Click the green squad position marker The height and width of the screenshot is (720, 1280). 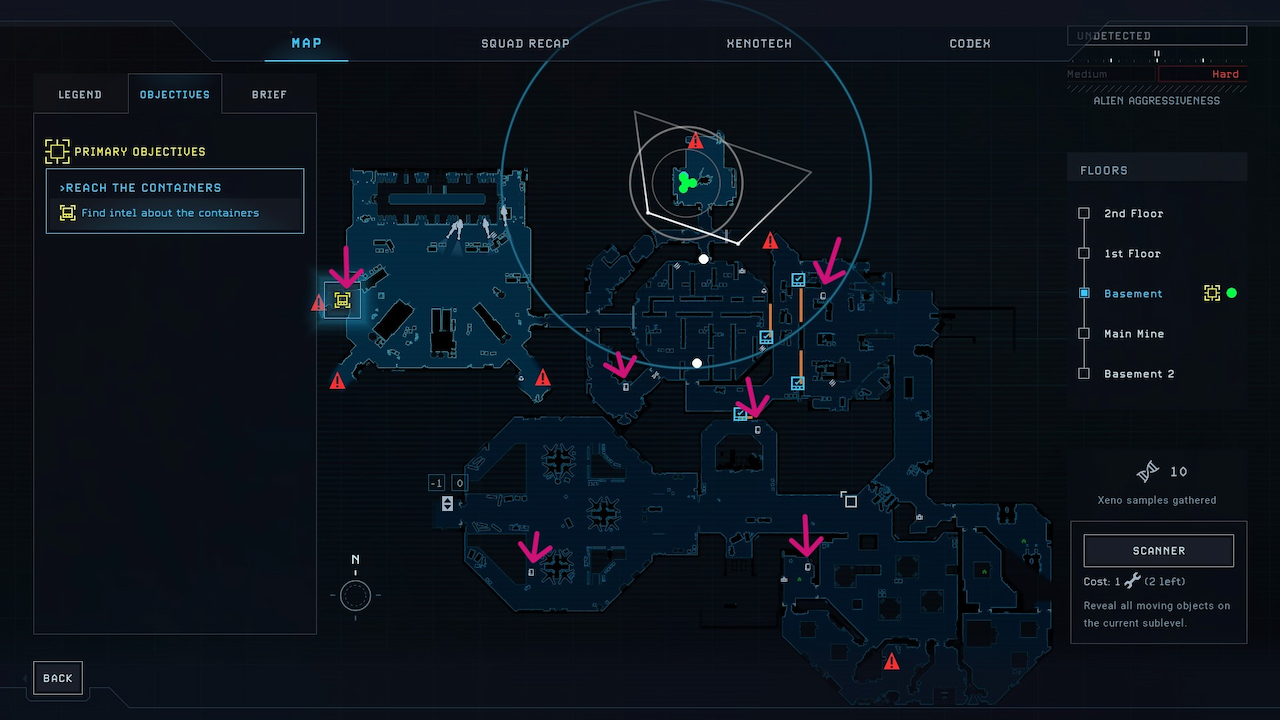pyautogui.click(x=686, y=182)
